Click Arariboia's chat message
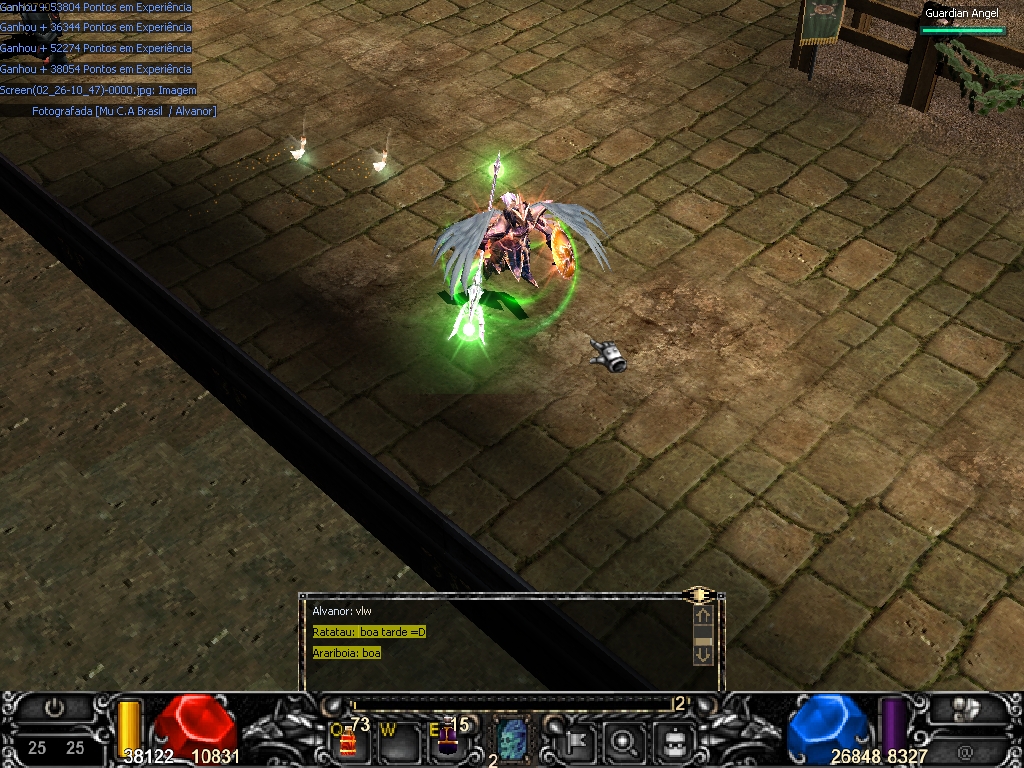The width and height of the screenshot is (1024, 768). (346, 653)
